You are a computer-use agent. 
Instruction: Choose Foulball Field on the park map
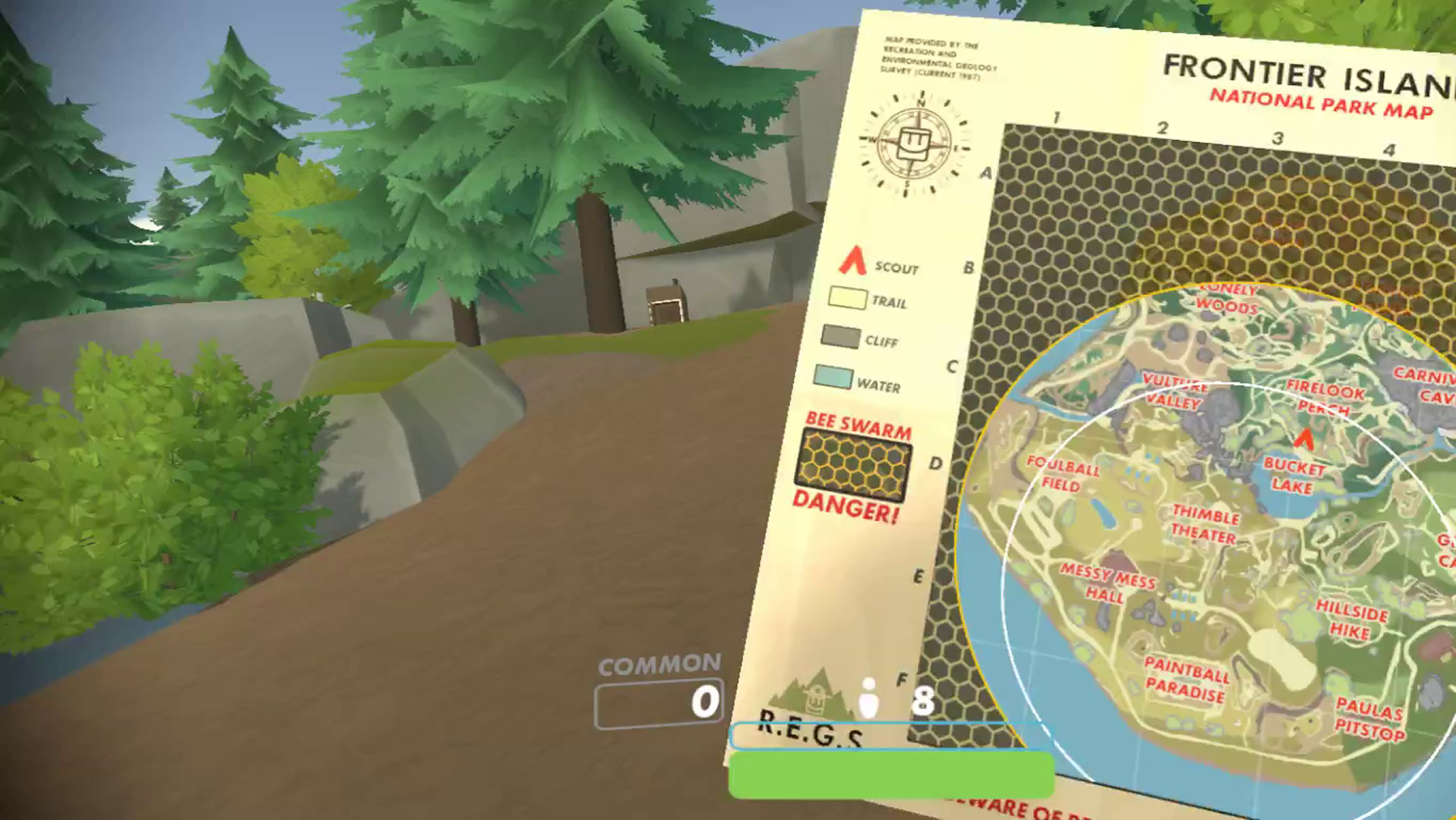pyautogui.click(x=1062, y=474)
